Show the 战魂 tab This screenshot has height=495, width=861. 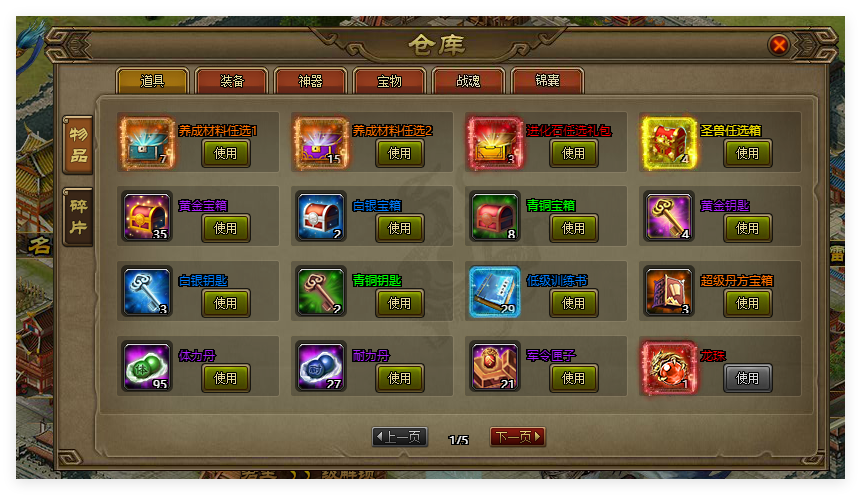point(468,81)
